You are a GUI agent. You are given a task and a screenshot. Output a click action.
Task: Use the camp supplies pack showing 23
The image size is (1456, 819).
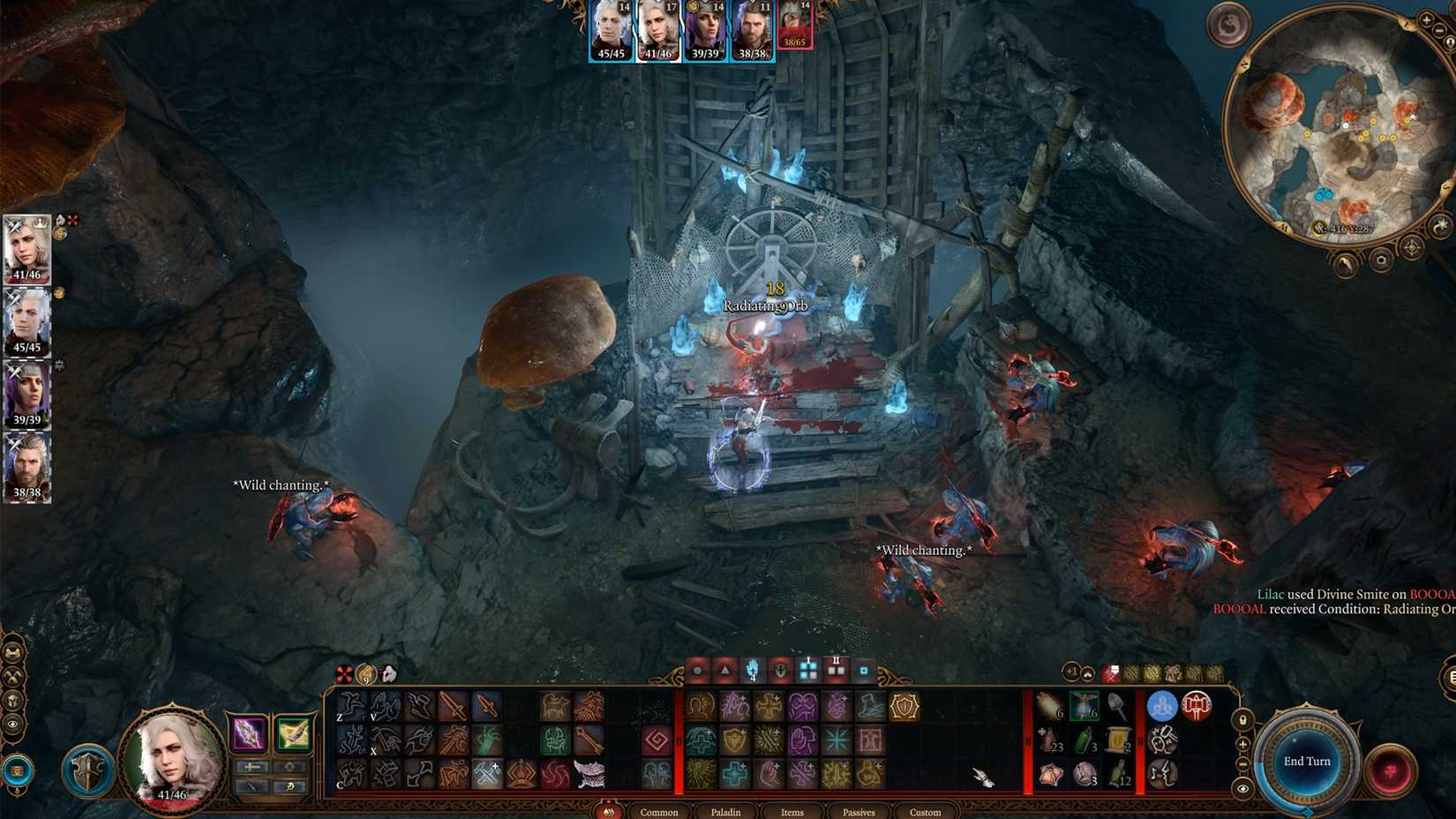(x=1050, y=740)
